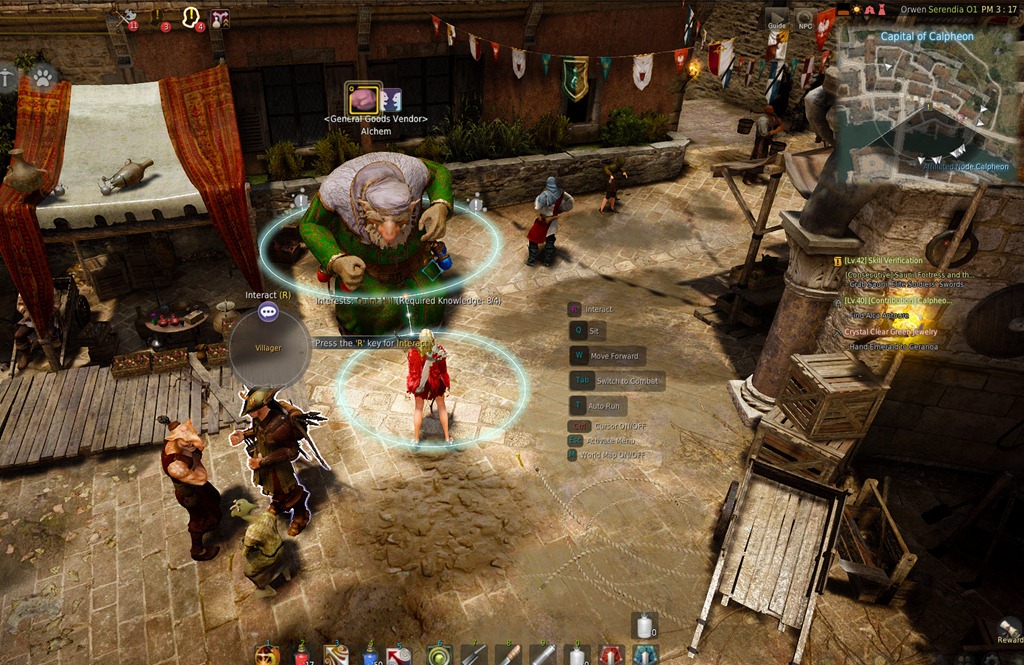Viewport: 1024px width, 665px height.
Task: Click the paw print pet icon
Action: (x=42, y=75)
